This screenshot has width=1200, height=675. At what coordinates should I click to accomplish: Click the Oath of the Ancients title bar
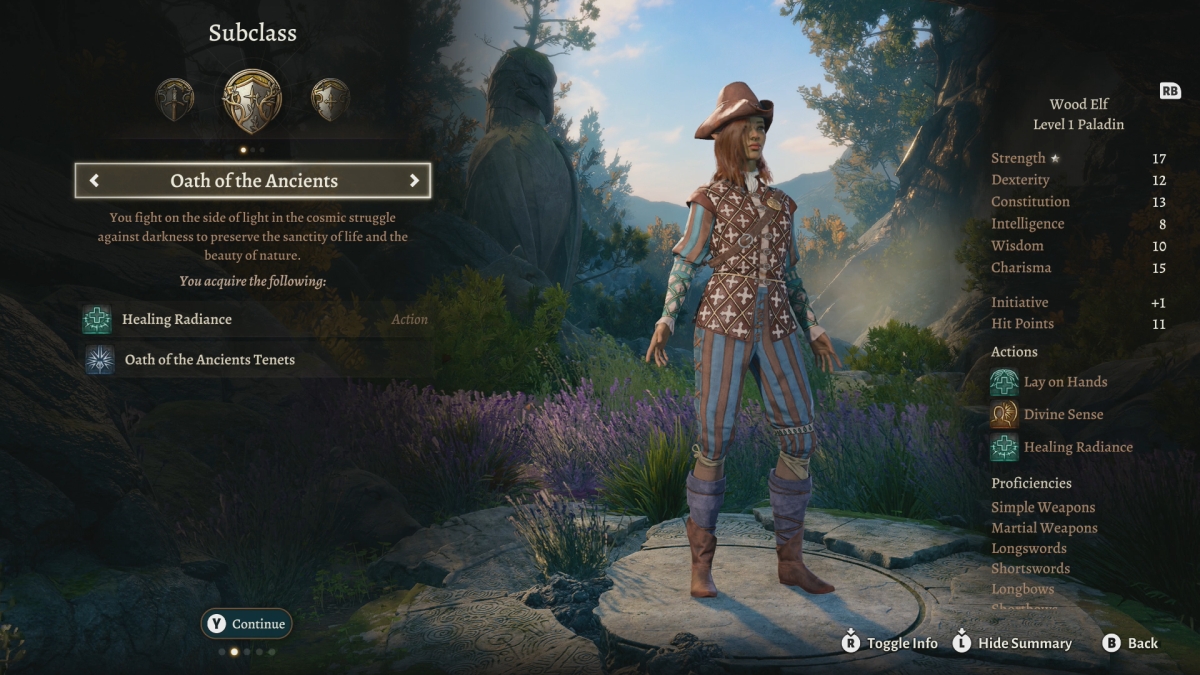coord(254,181)
